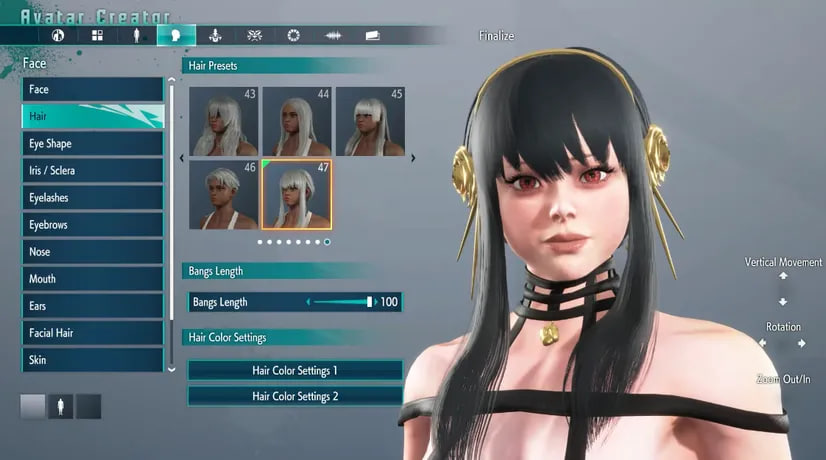Image resolution: width=826 pixels, height=460 pixels.
Task: Pick hair preset 44
Action: (x=297, y=121)
